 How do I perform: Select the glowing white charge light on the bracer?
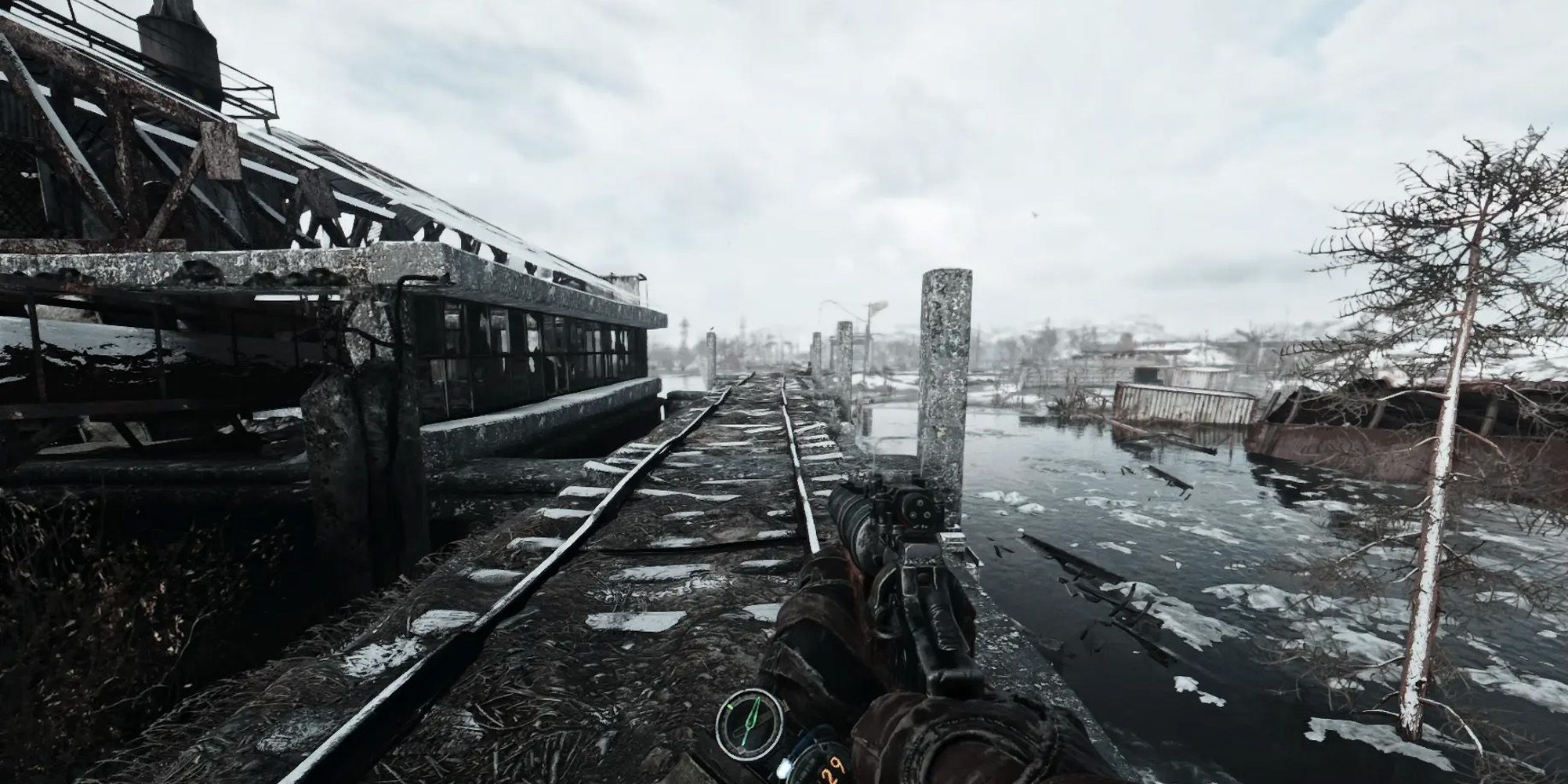[784, 768]
